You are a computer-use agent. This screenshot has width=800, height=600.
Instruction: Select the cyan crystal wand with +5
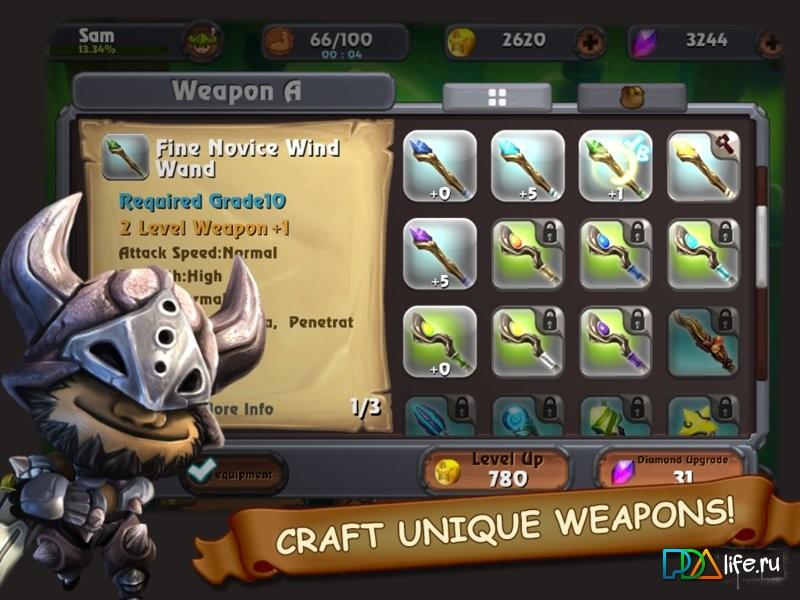[528, 167]
